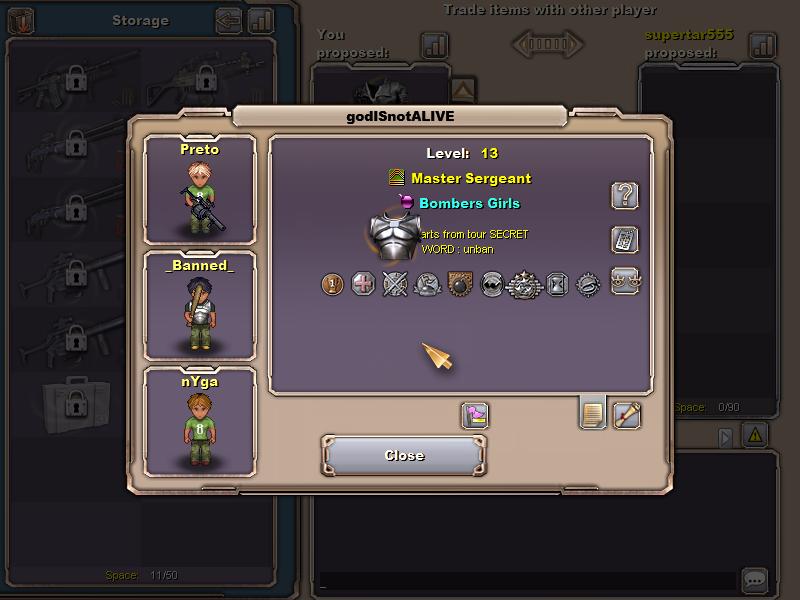Open the balance scales button

click(x=625, y=281)
